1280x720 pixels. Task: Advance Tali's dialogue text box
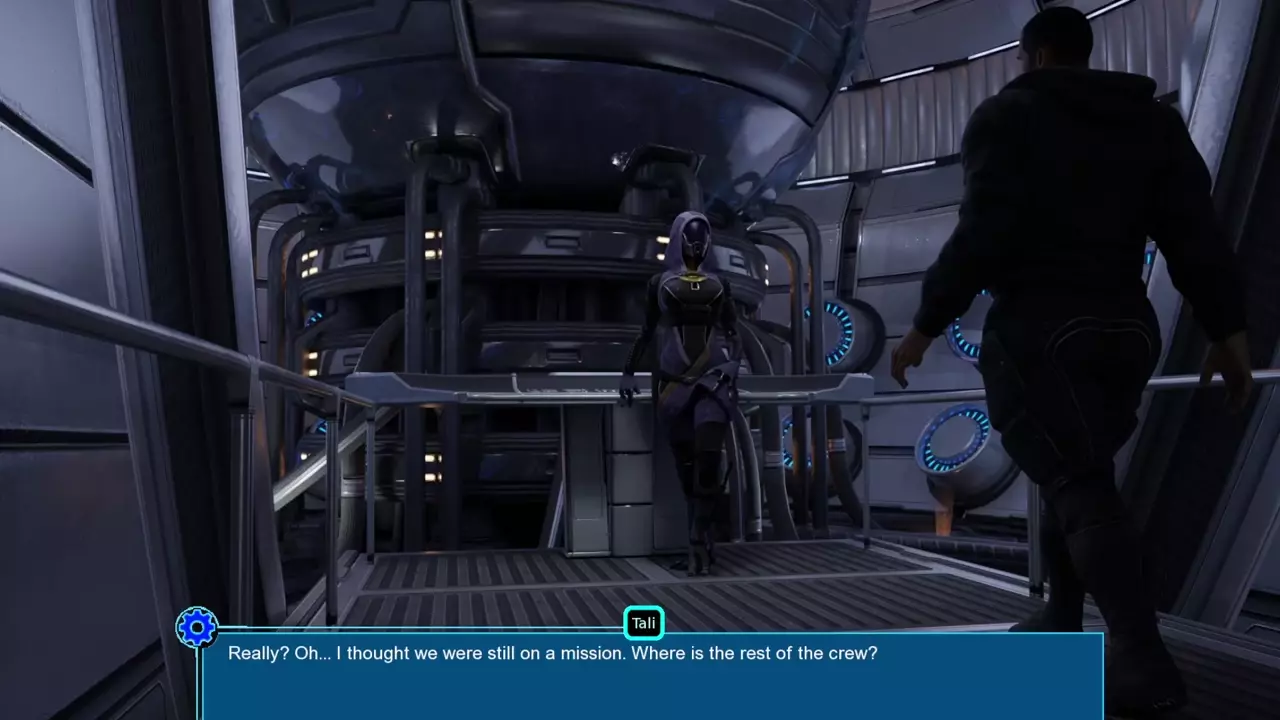point(652,676)
